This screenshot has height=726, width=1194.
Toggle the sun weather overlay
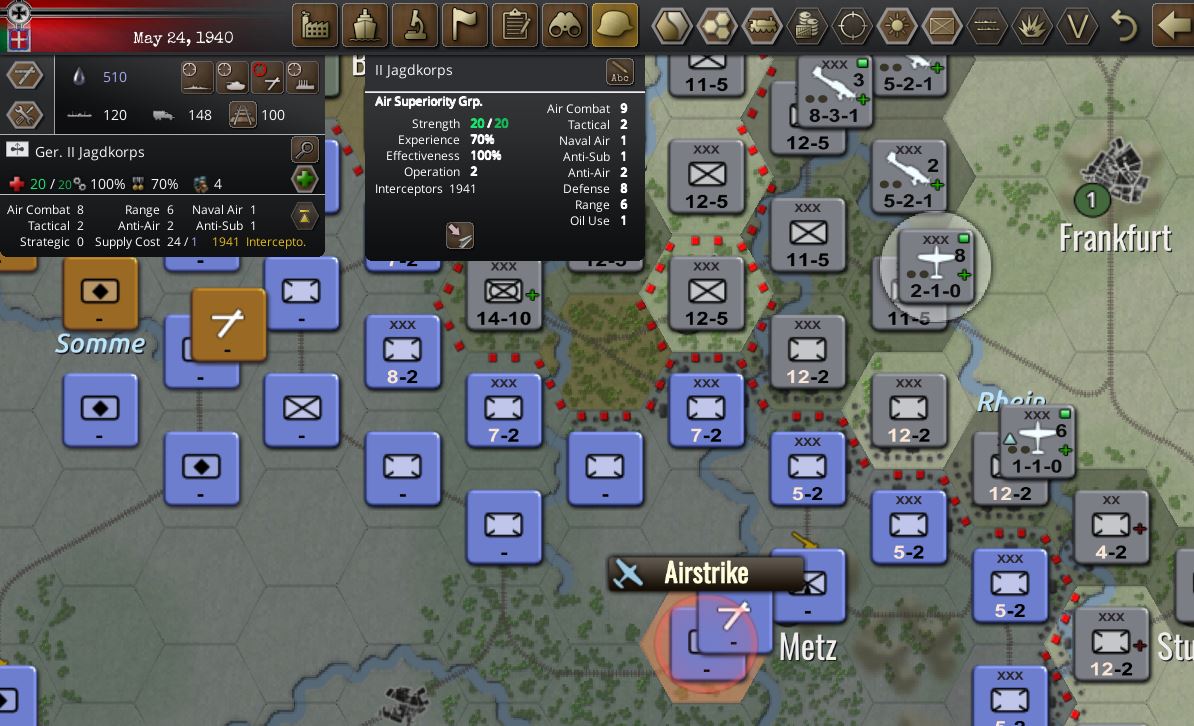point(897,26)
